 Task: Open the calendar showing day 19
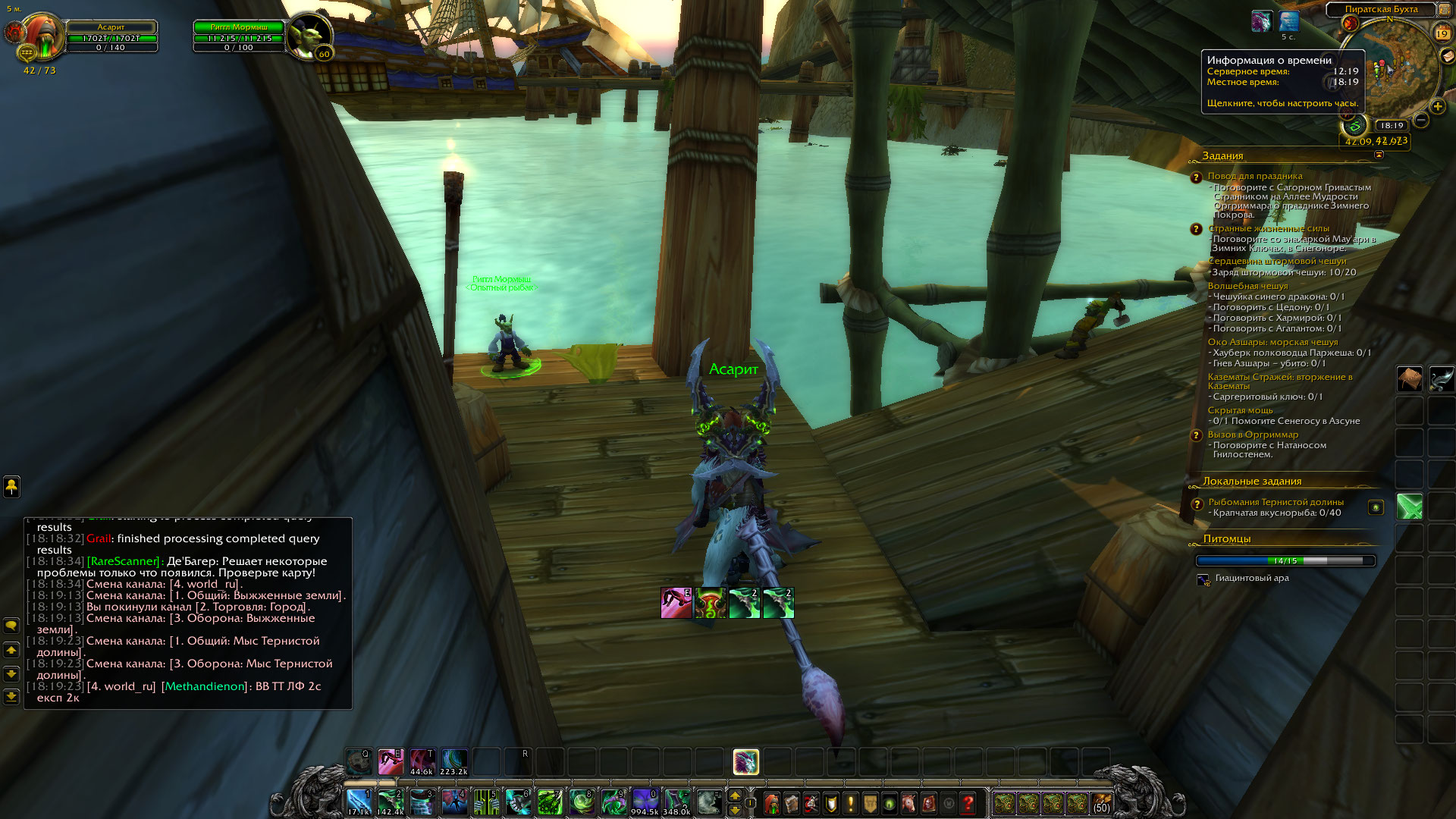pyautogui.click(x=1442, y=33)
